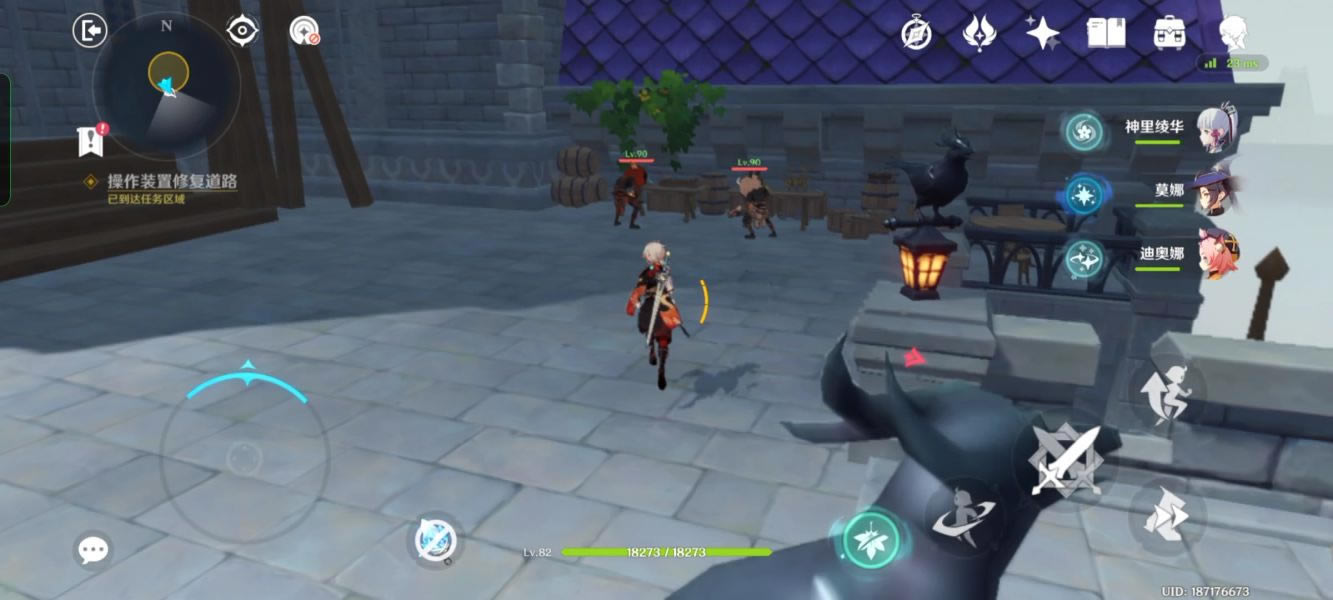Tap the blue gadget icon near the level bar
This screenshot has width=1333, height=600.
[x=435, y=541]
